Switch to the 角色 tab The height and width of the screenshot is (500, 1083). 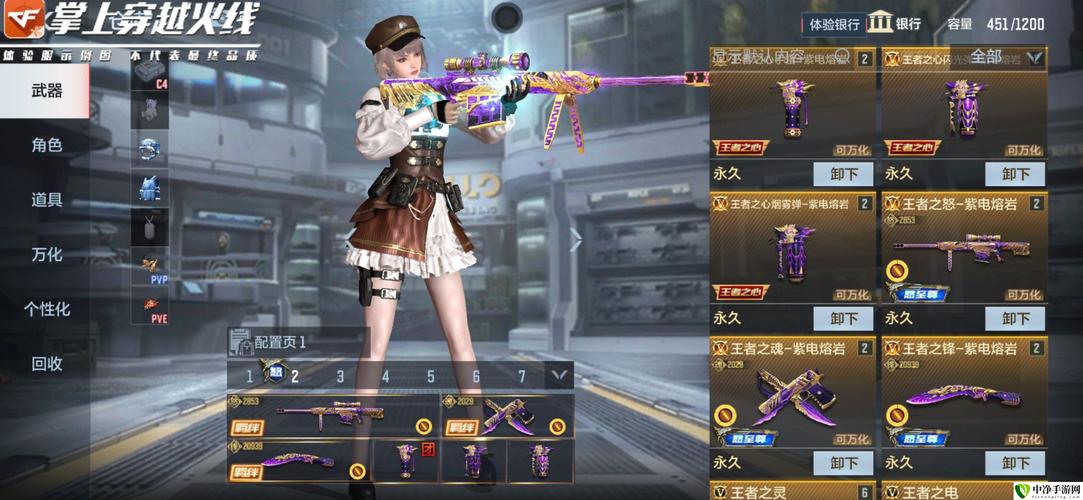point(46,145)
